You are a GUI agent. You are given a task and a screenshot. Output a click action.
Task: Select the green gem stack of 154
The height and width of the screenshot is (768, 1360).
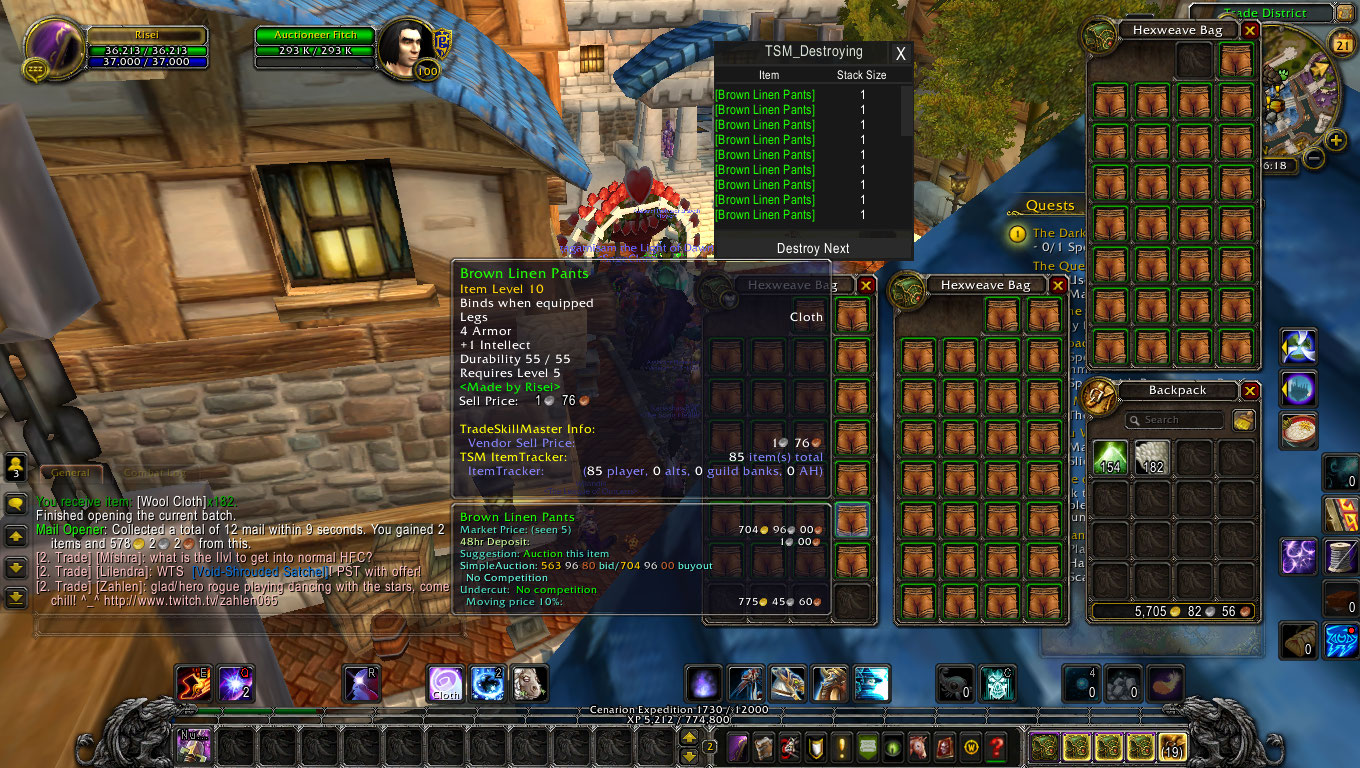pos(1110,458)
